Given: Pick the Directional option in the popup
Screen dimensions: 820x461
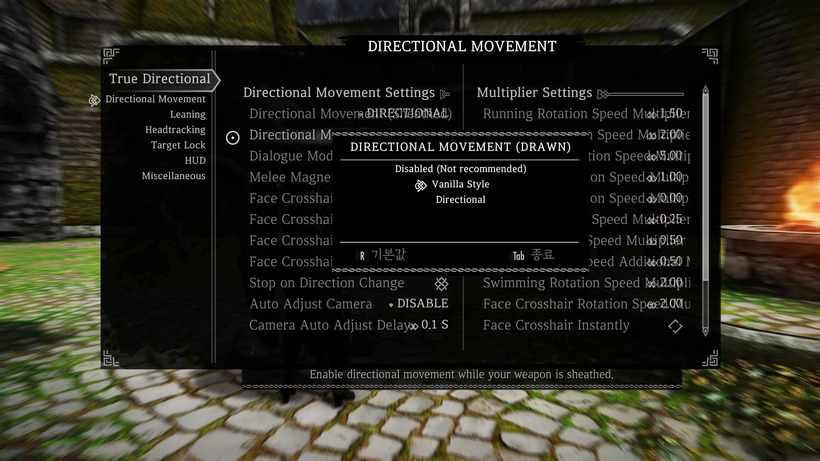Looking at the screenshot, I should [x=460, y=200].
